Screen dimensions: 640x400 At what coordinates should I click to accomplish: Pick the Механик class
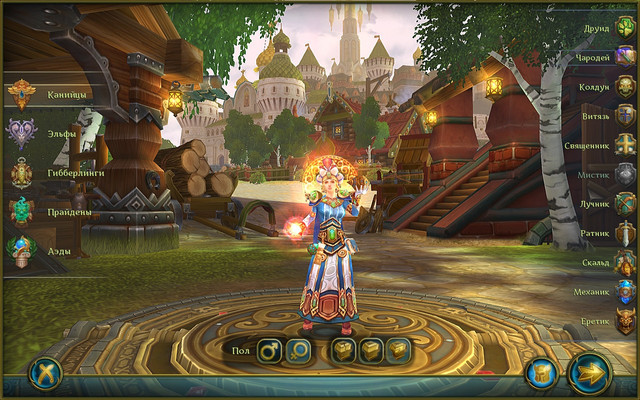pos(625,292)
